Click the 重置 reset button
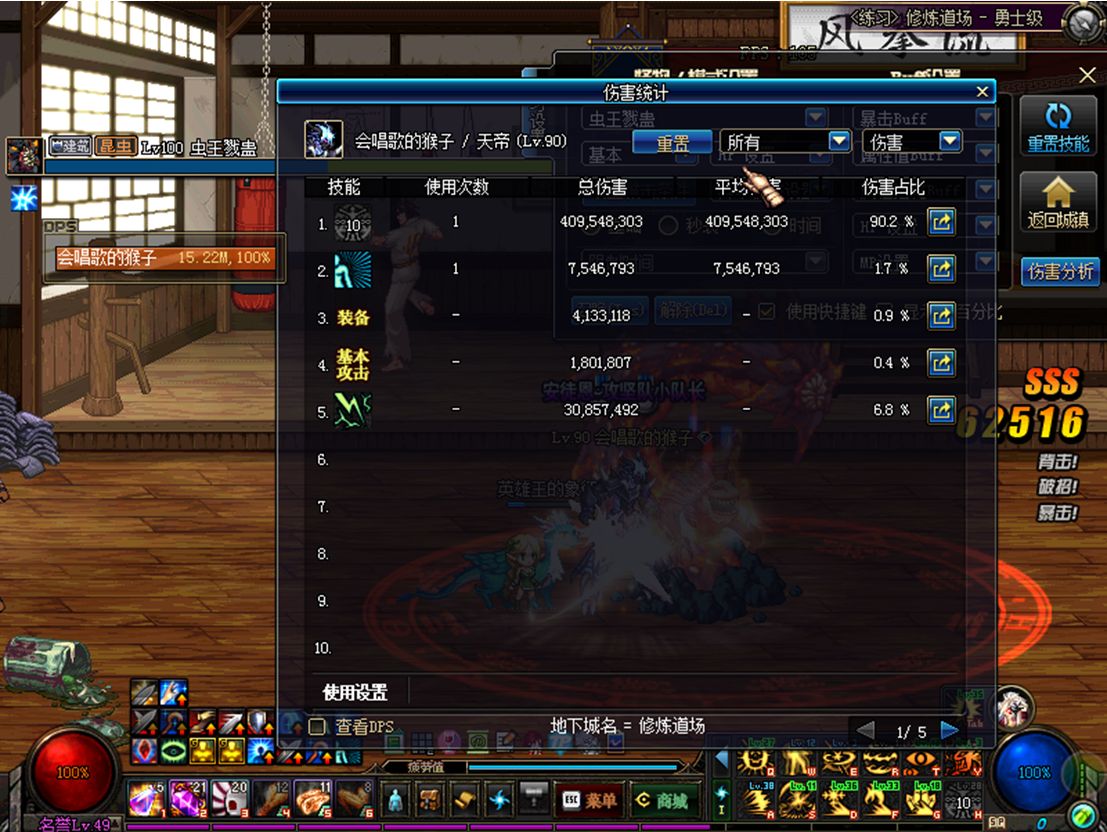This screenshot has width=1107, height=832. coord(672,142)
